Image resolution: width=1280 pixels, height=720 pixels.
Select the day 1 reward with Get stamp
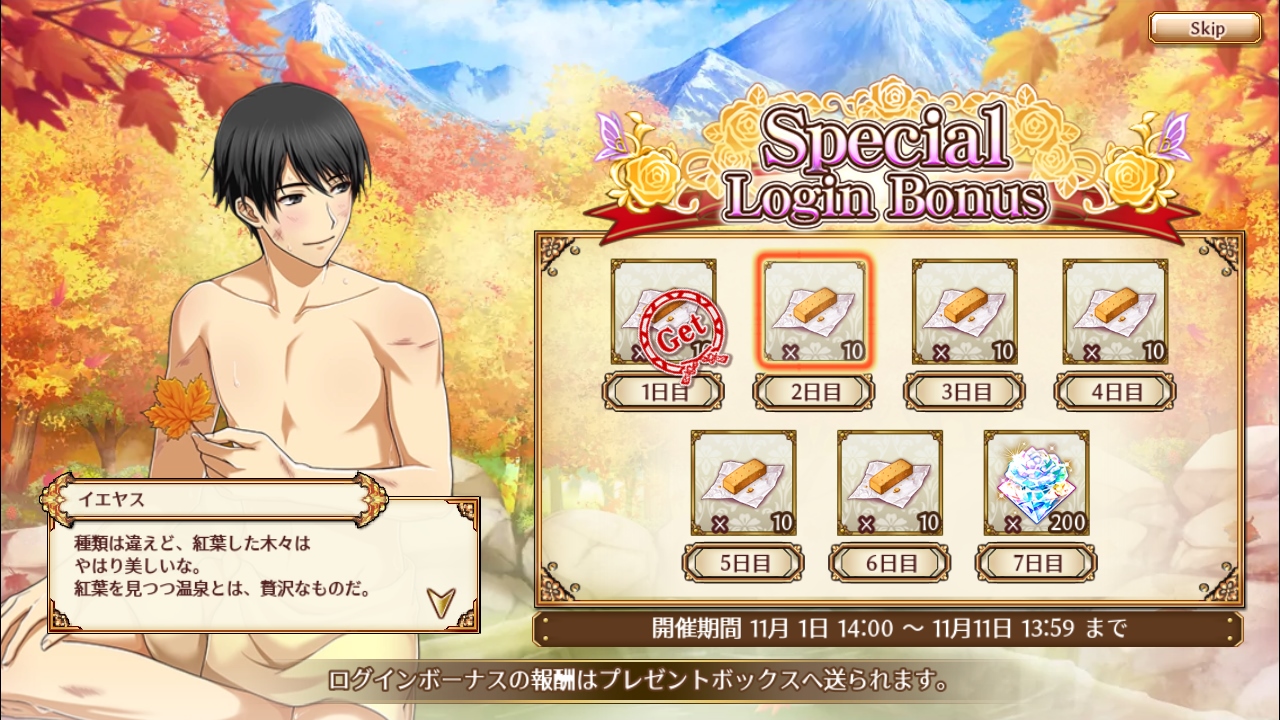[x=664, y=312]
